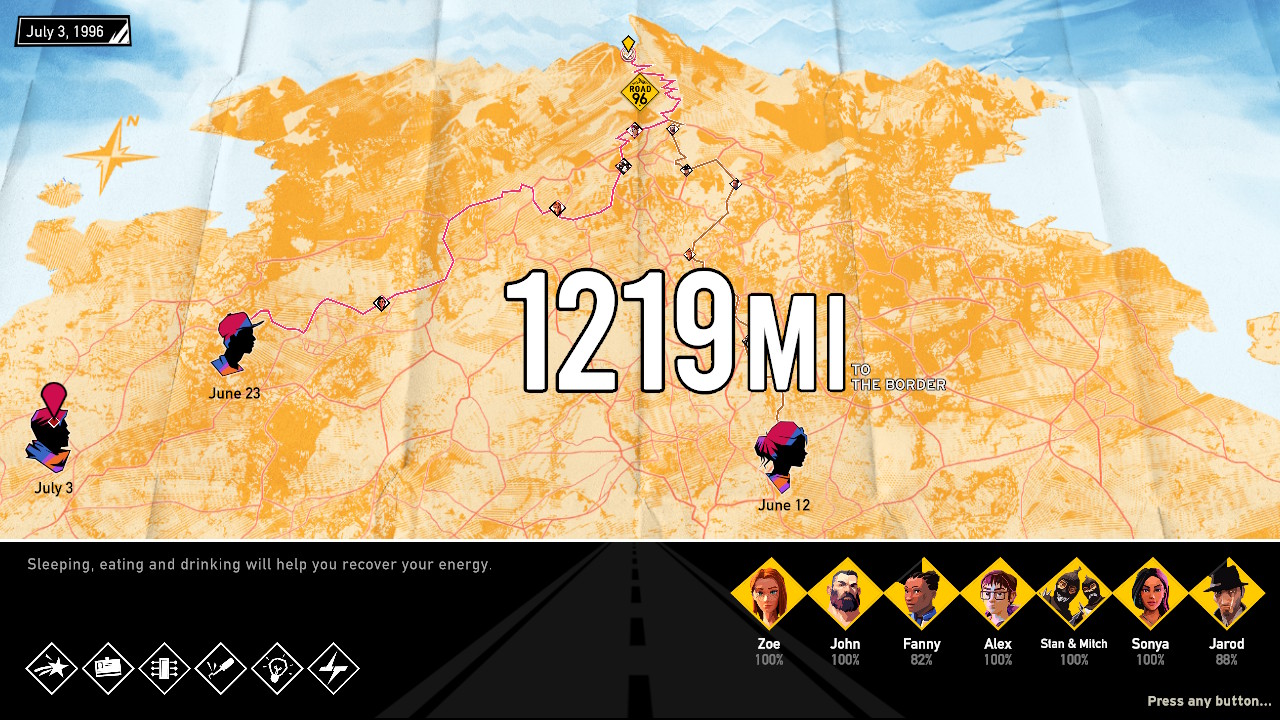1280x720 pixels.
Task: Select the Stan & Mitch portrait
Action: click(x=1074, y=595)
